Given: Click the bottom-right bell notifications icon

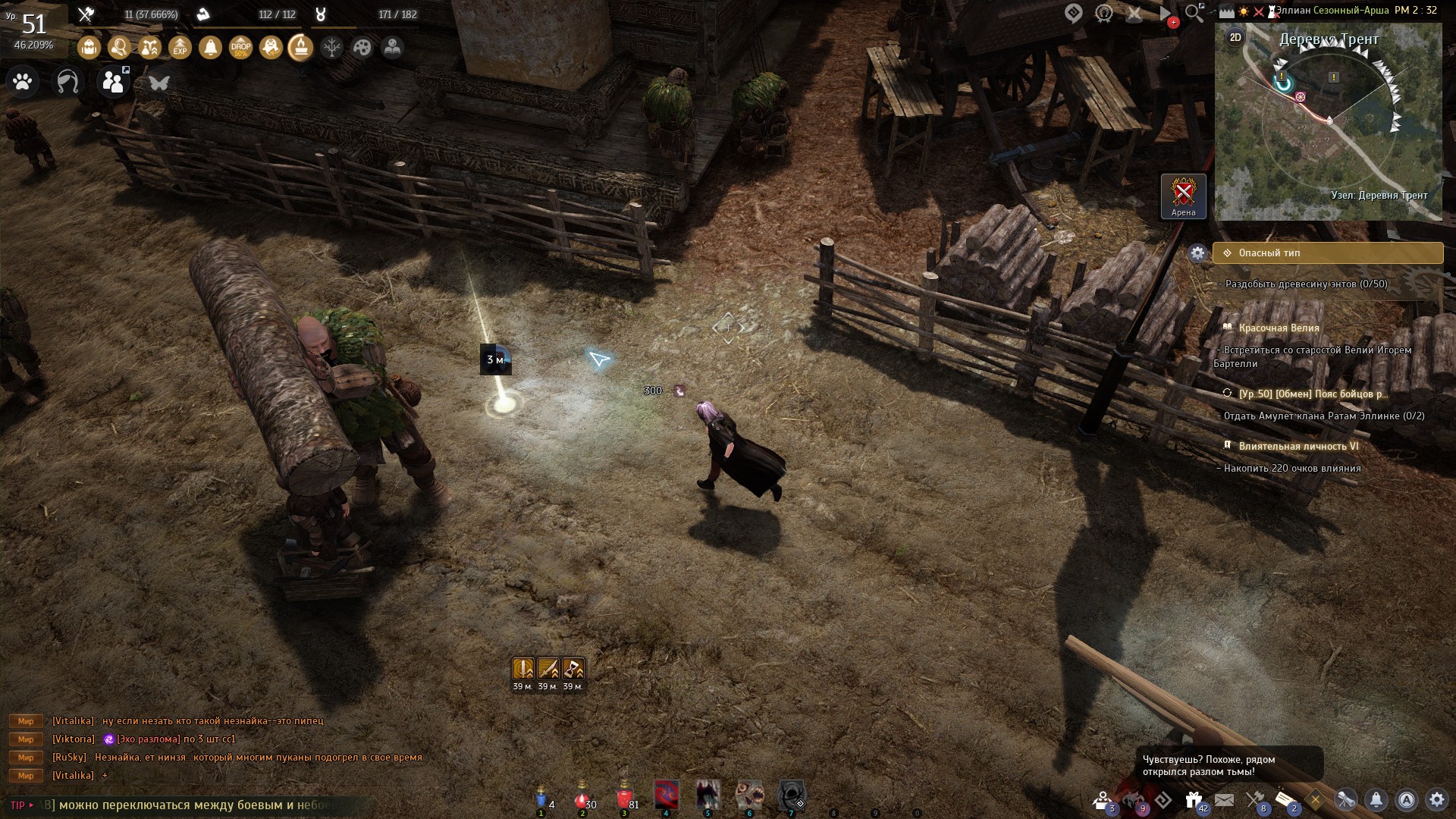Looking at the screenshot, I should pos(1376,799).
